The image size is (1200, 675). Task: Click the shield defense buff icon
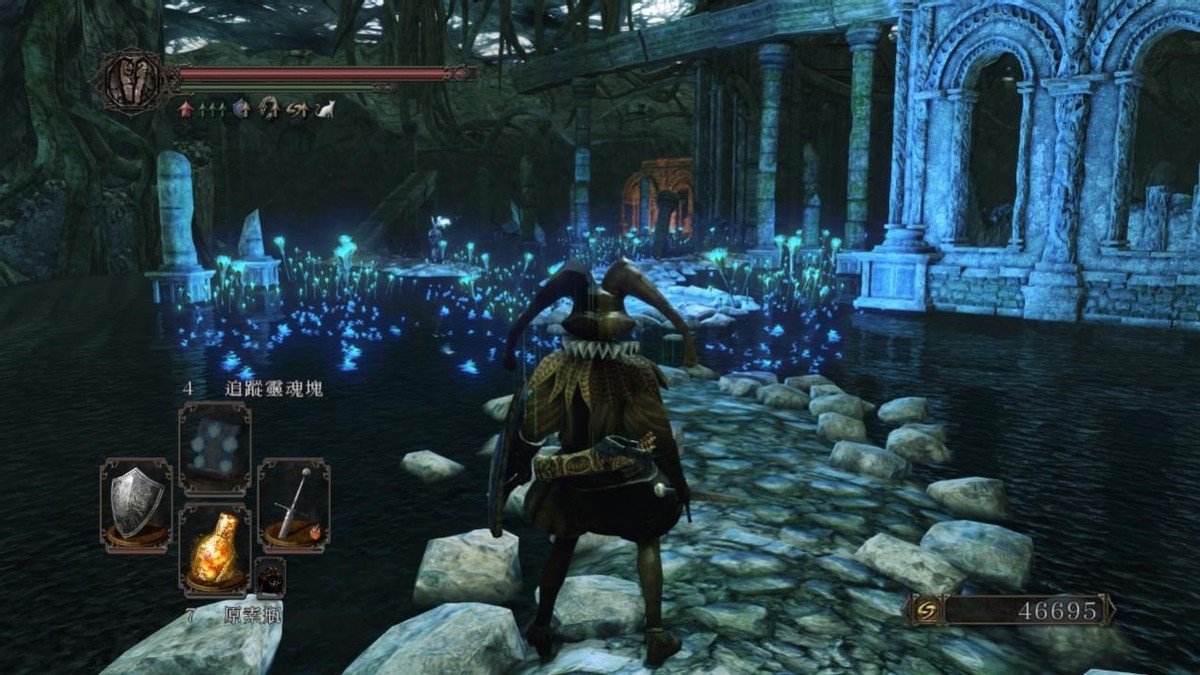[x=241, y=109]
